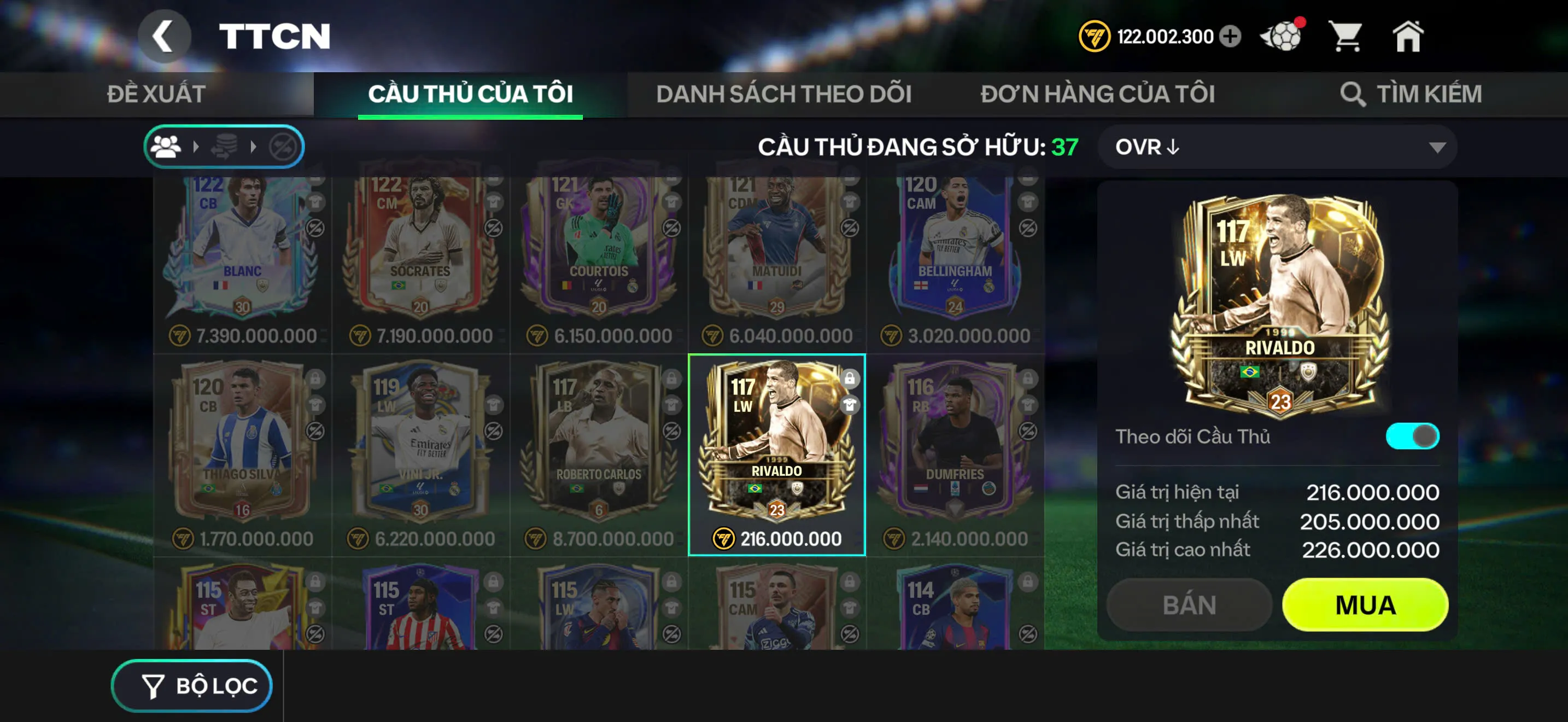Viewport: 1568px width, 722px height.
Task: Click the search magnifier next to TÌM KIẾM
Action: tap(1354, 94)
